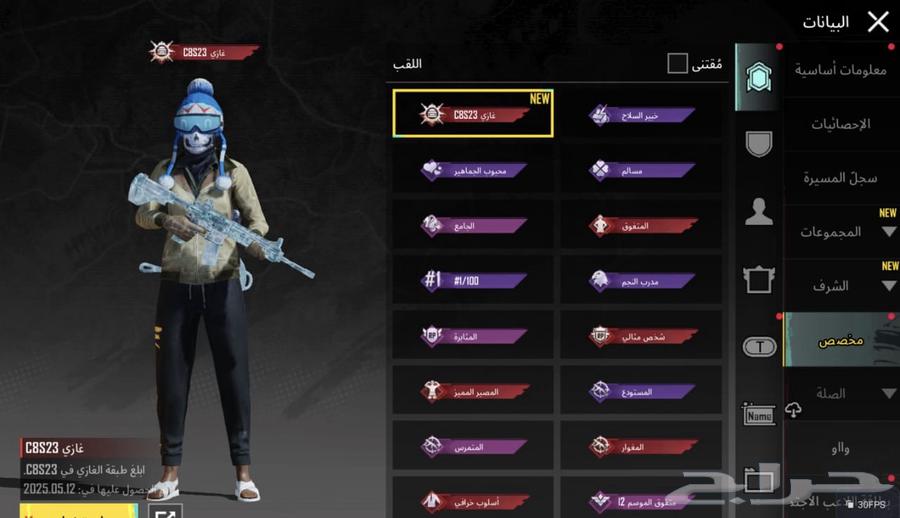Select the شخص مثالي title
This screenshot has height=518, width=900.
641,336
